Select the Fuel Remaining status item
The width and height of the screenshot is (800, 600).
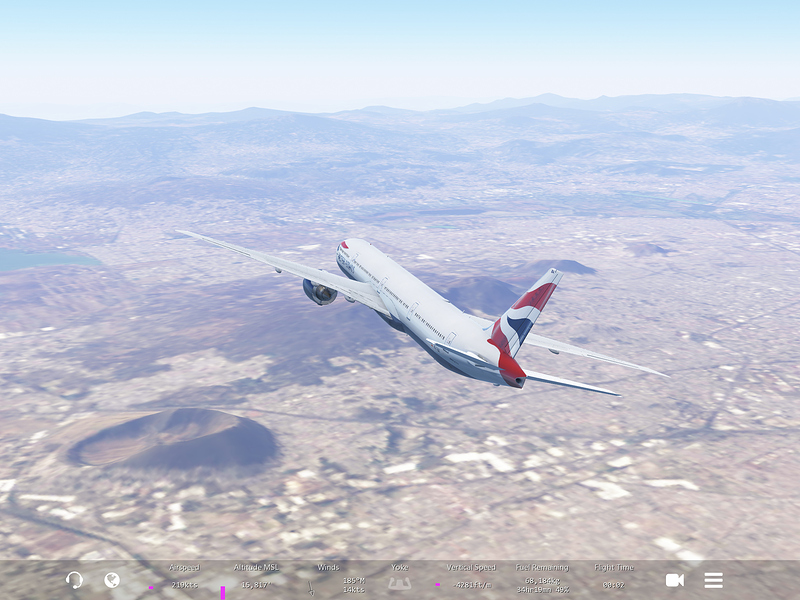click(542, 578)
